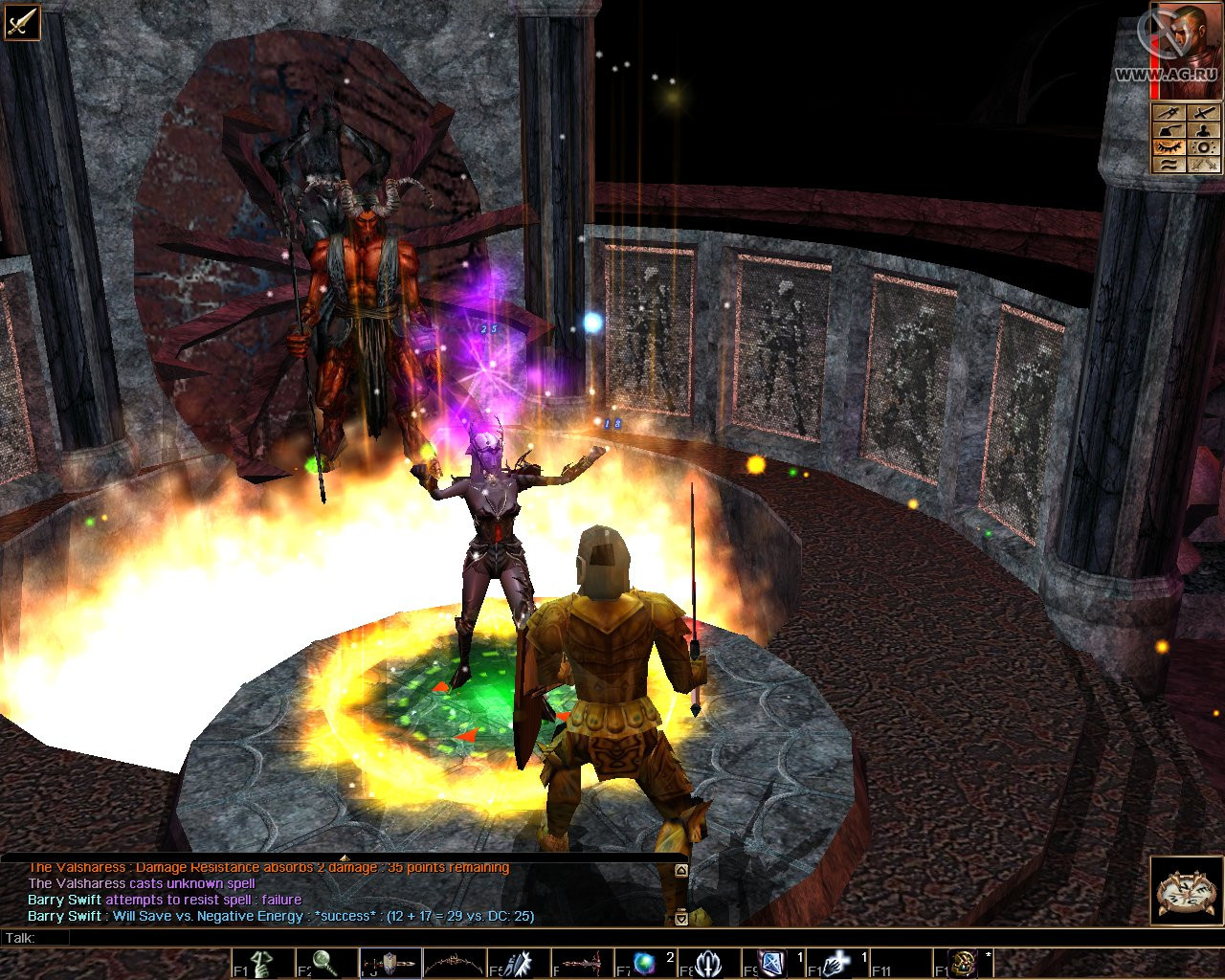
Task: Click the message log scroll-down arrow
Action: pyautogui.click(x=680, y=918)
